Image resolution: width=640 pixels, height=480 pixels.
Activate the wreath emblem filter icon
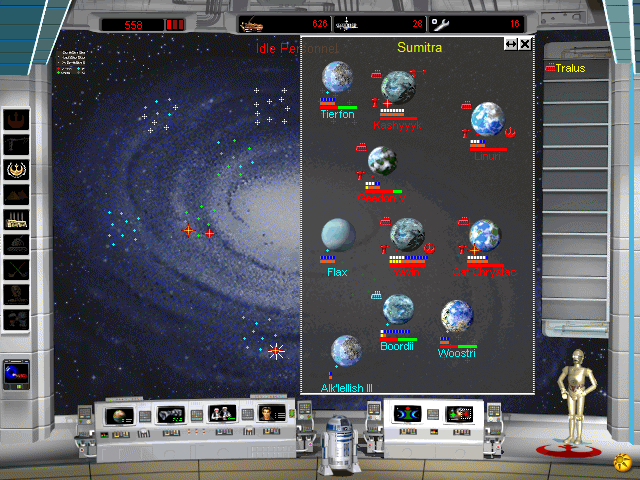17,171
